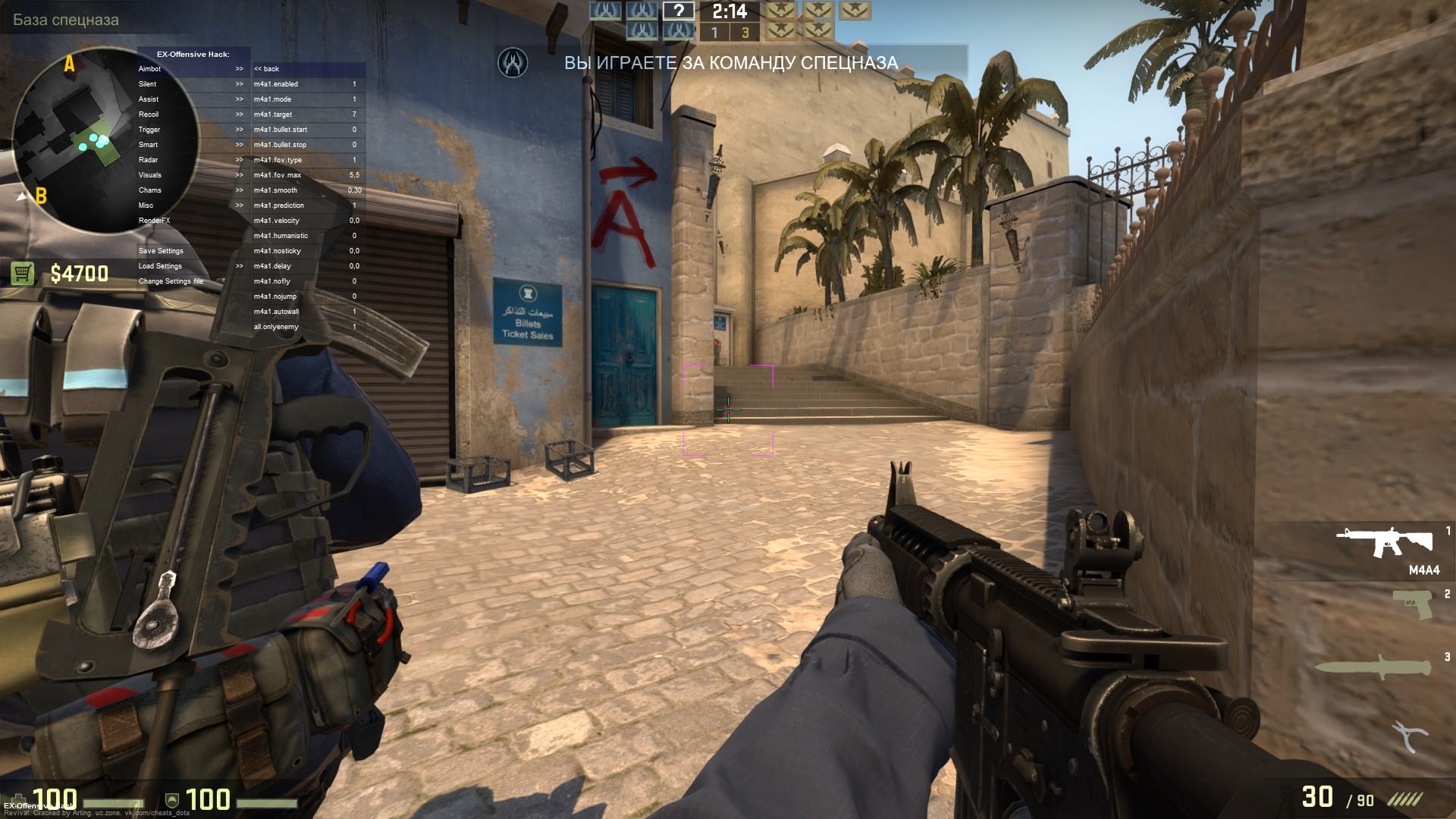Click the unknown player question mark avatar
The height and width of the screenshot is (819, 1456).
679,11
